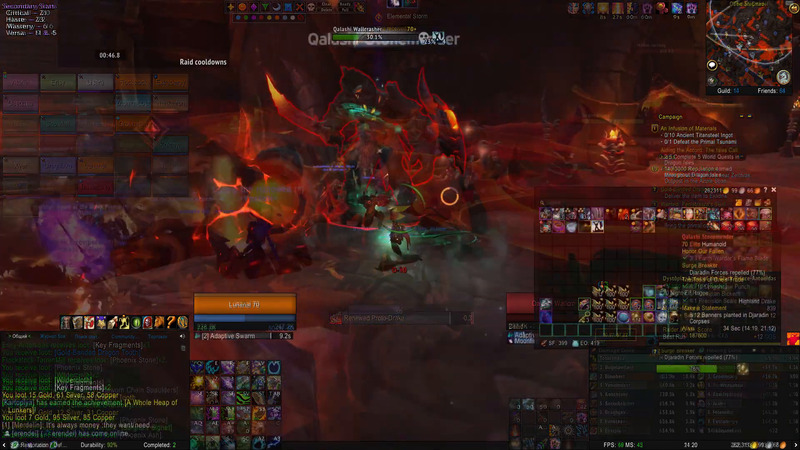Close the bag window

(773, 190)
